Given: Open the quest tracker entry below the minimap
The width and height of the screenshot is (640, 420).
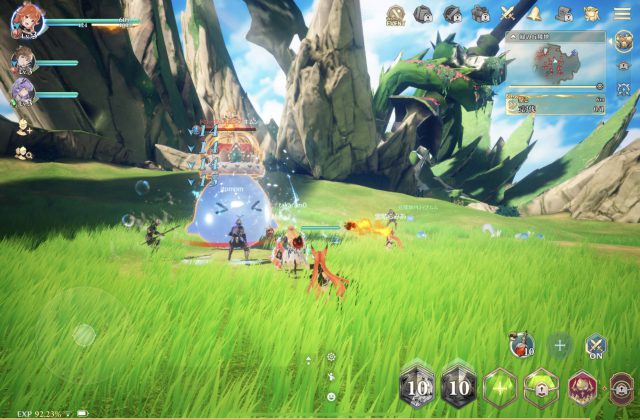Looking at the screenshot, I should click(x=556, y=104).
